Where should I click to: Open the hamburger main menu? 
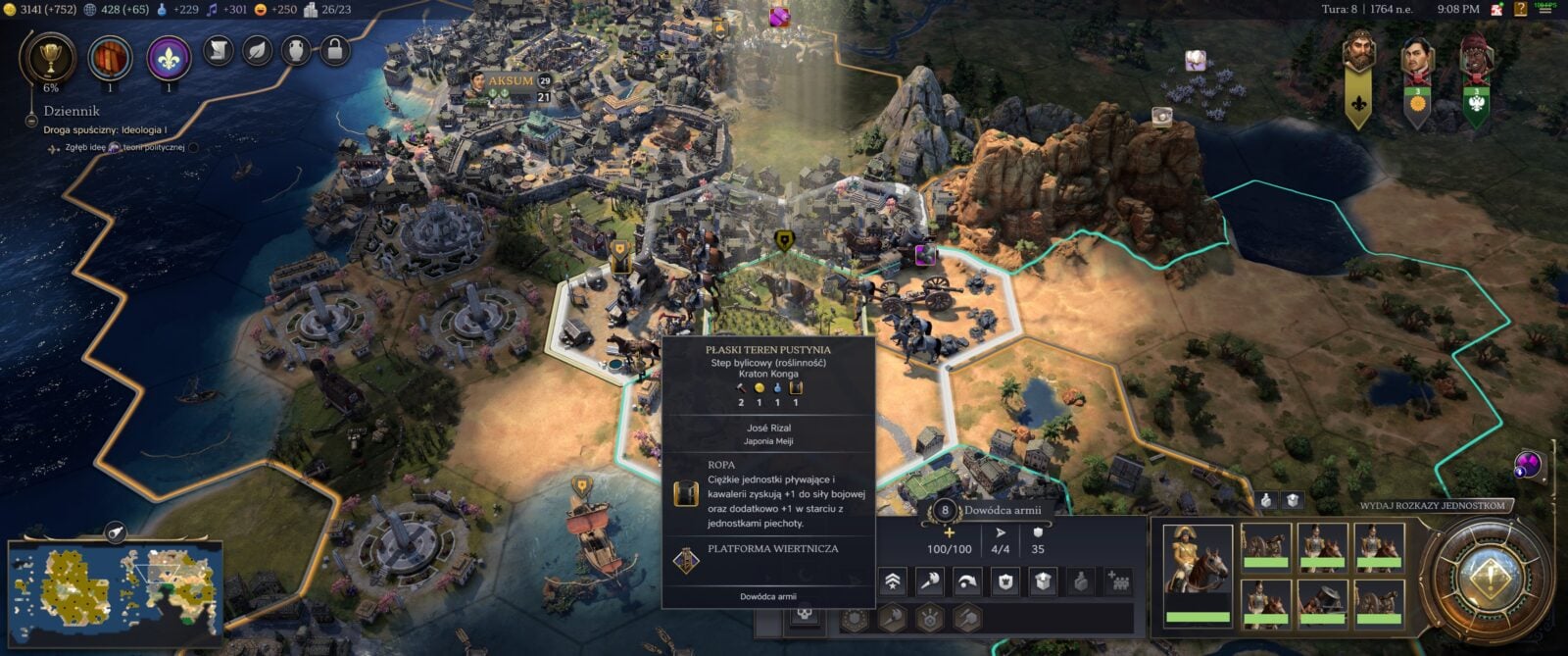pos(1545,9)
